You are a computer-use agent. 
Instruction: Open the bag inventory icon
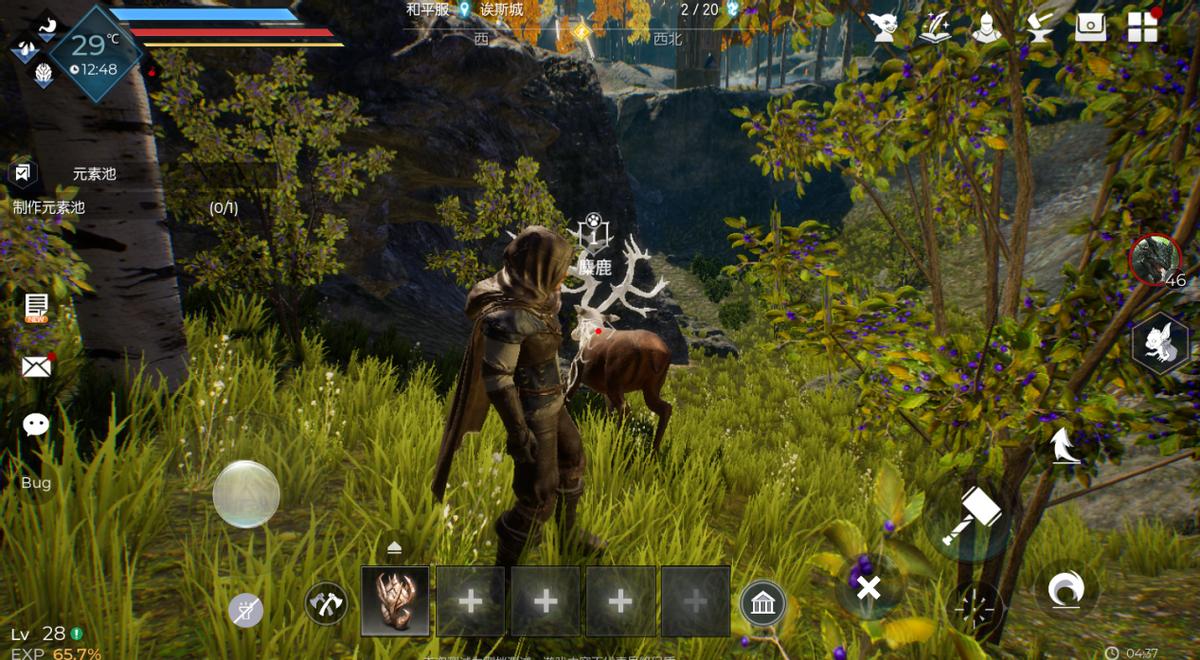(x=1090, y=27)
